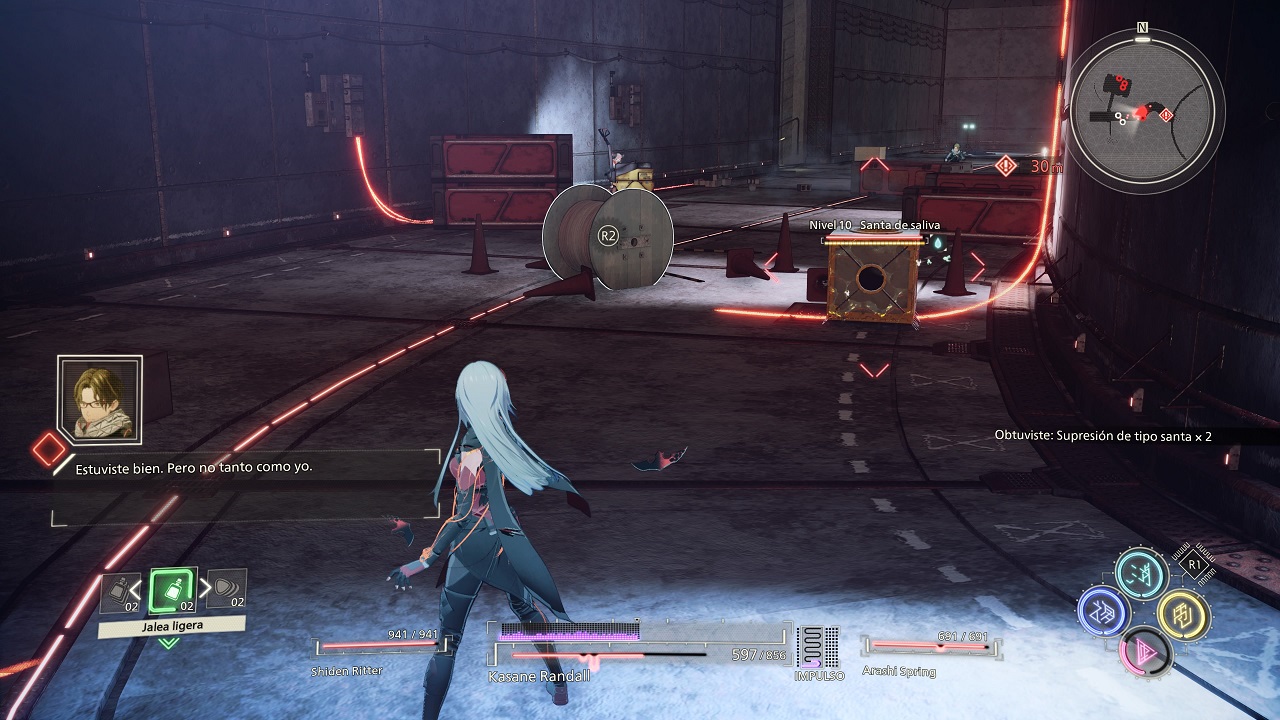Cycle items with the left arrow
The image size is (1280, 720).
pyautogui.click(x=137, y=585)
